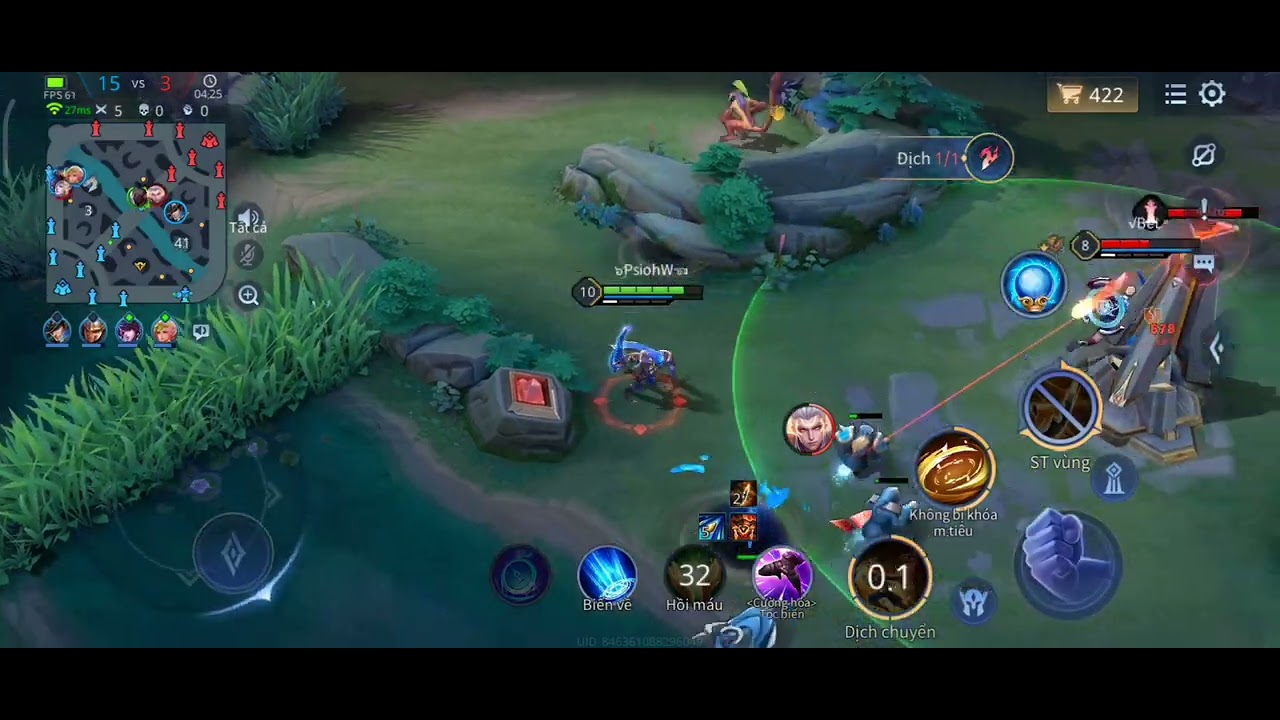Zoom the minimap with magnifier button

point(248,295)
